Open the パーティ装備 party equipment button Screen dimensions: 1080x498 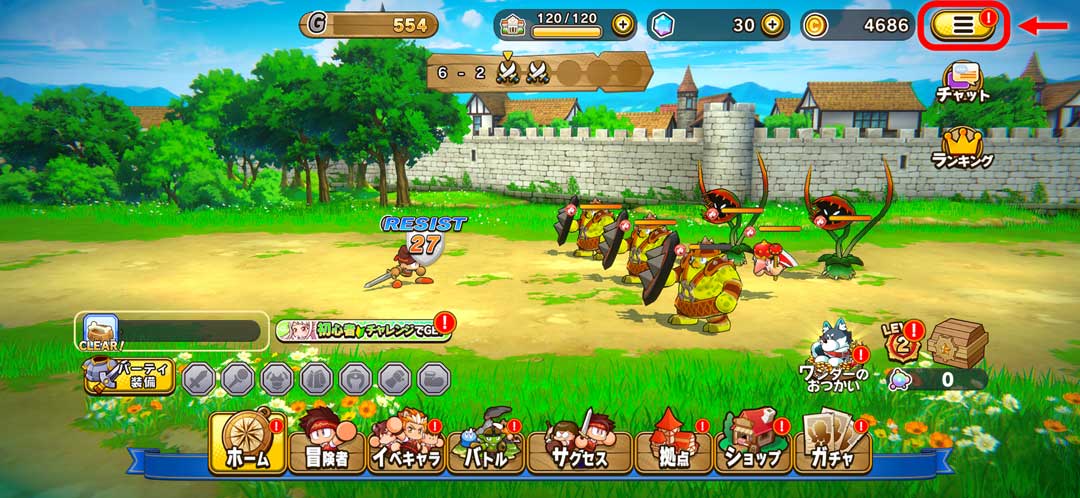click(130, 377)
